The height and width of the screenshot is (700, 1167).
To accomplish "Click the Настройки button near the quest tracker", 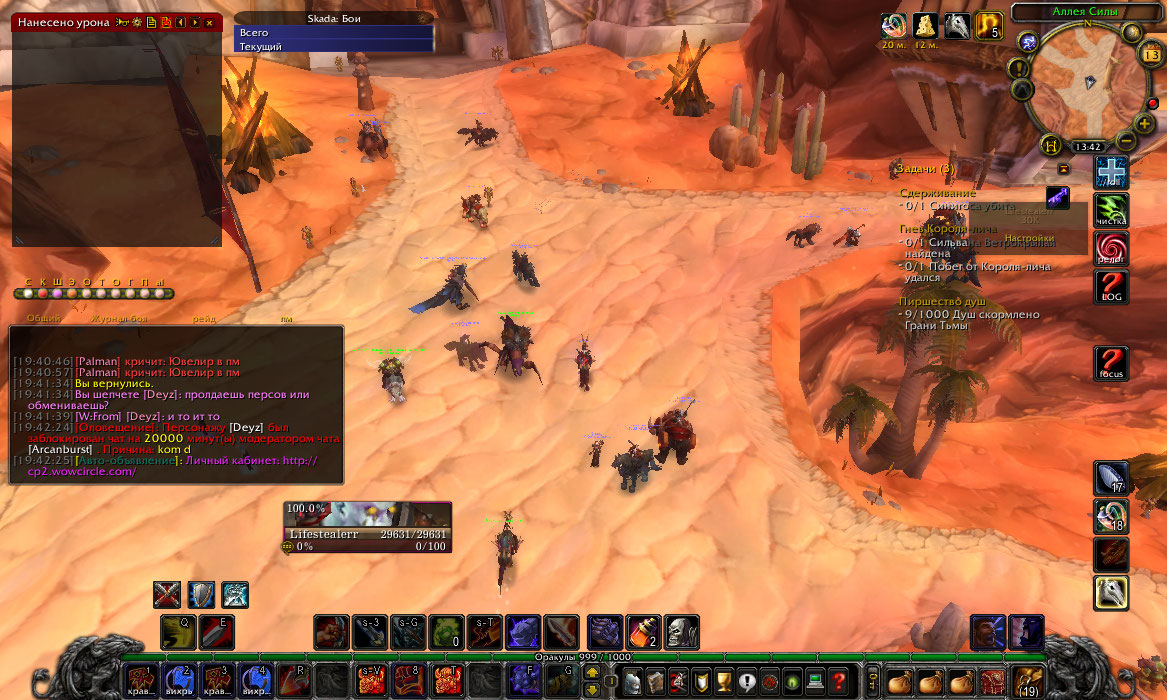I will [x=1029, y=238].
